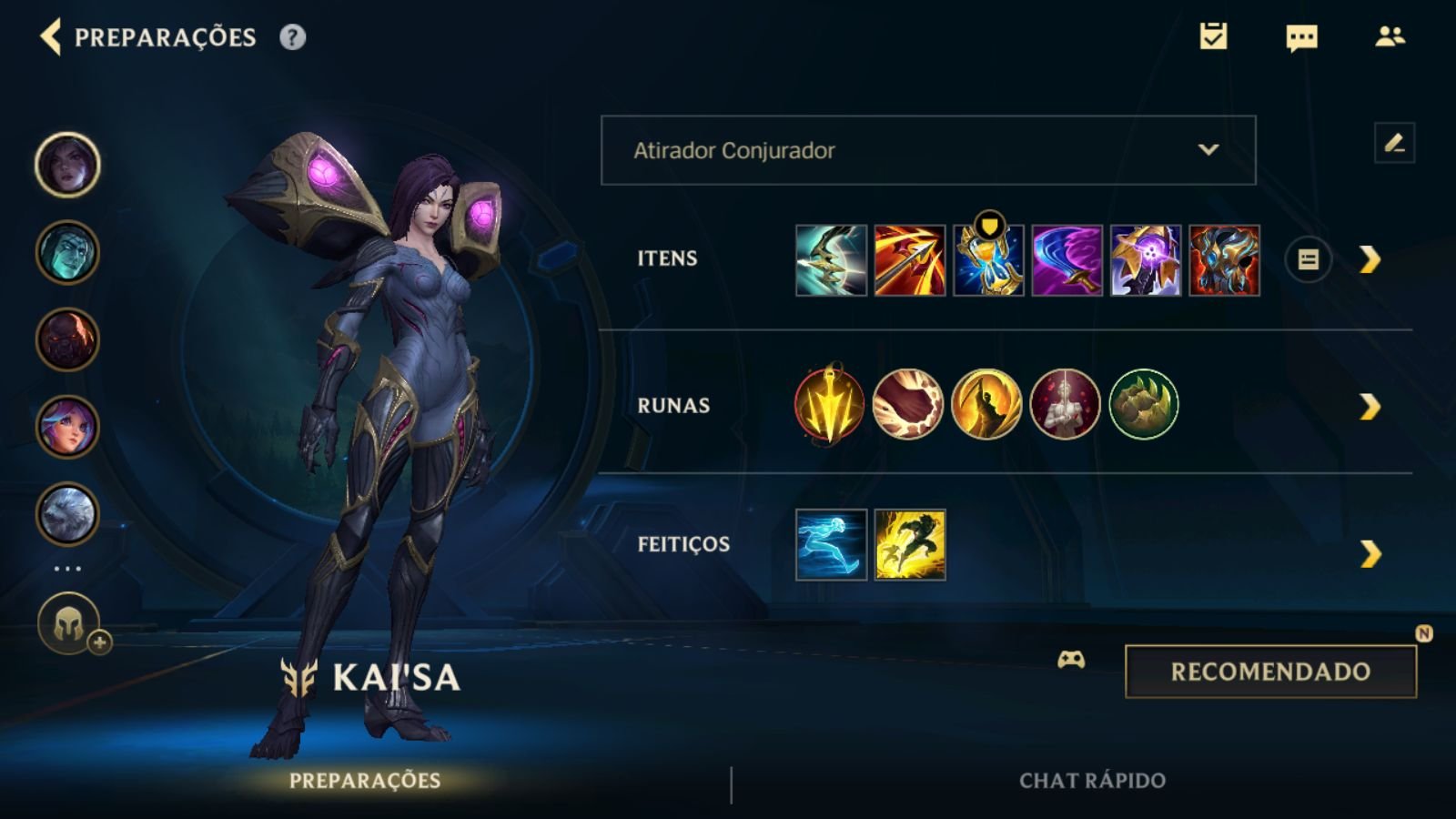Select the hourglass item icon
Viewport: 1456px width, 819px height.
click(x=988, y=260)
